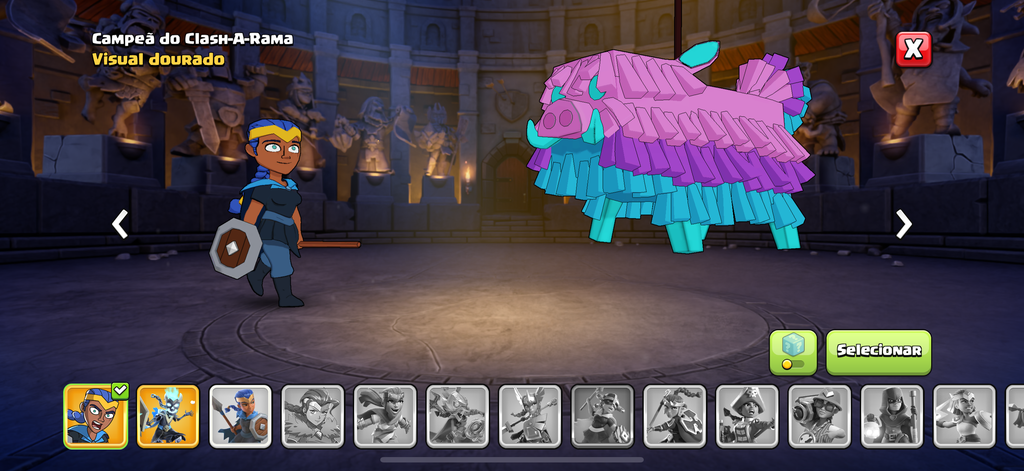Pick the default champion skin with spear and shield

240,415
